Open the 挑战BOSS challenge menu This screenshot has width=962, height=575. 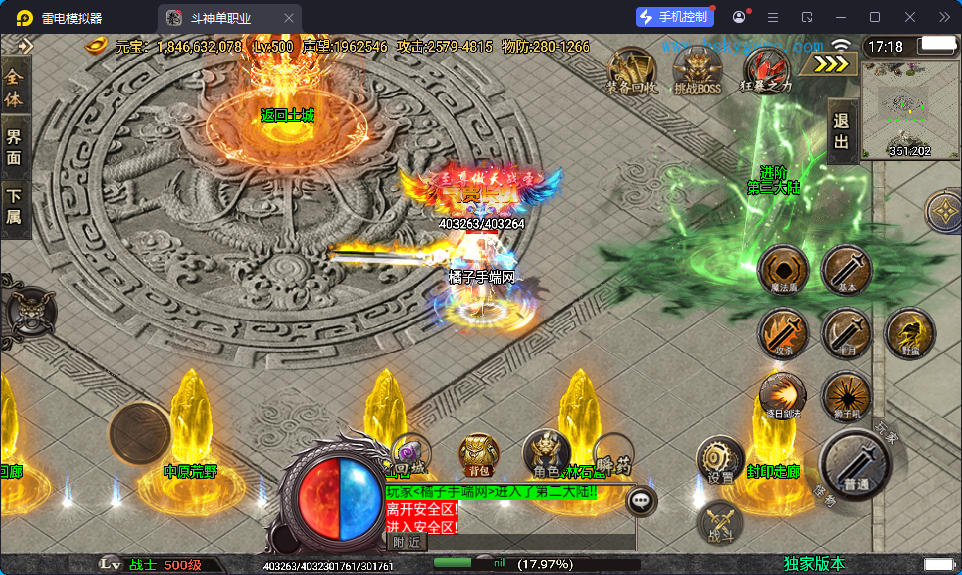697,70
